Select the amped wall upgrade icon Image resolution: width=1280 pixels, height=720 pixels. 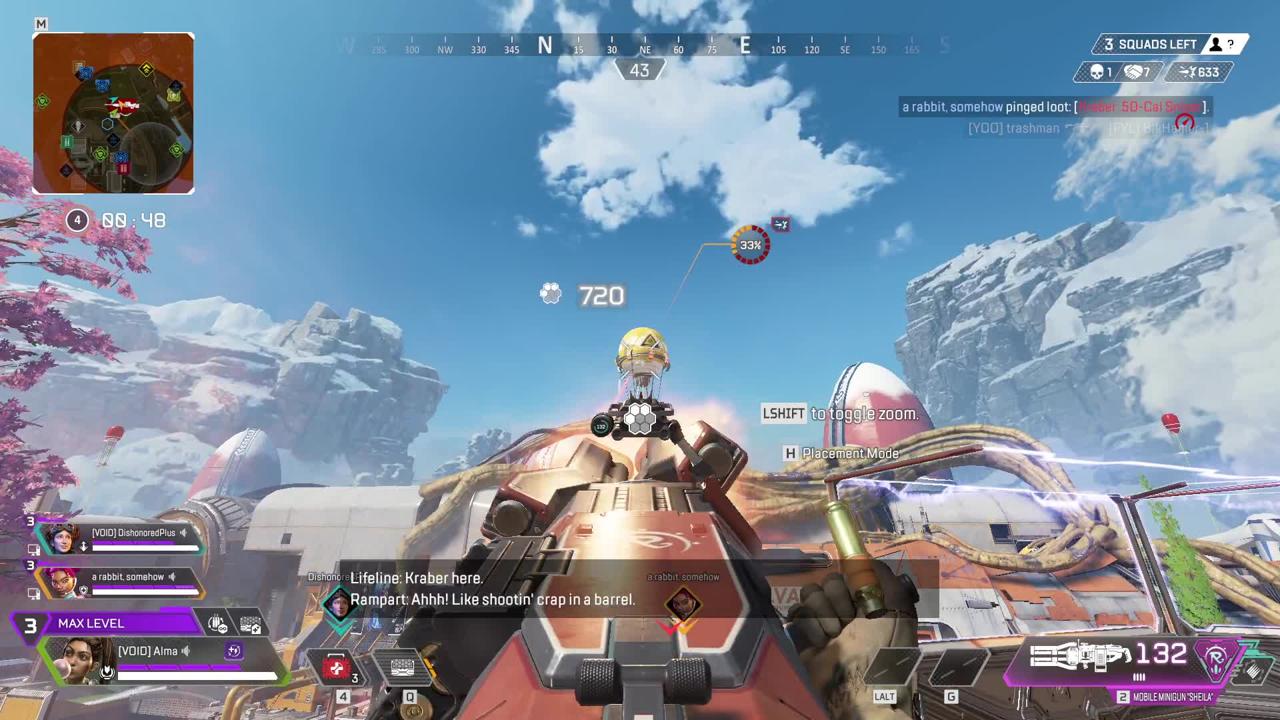pos(250,624)
